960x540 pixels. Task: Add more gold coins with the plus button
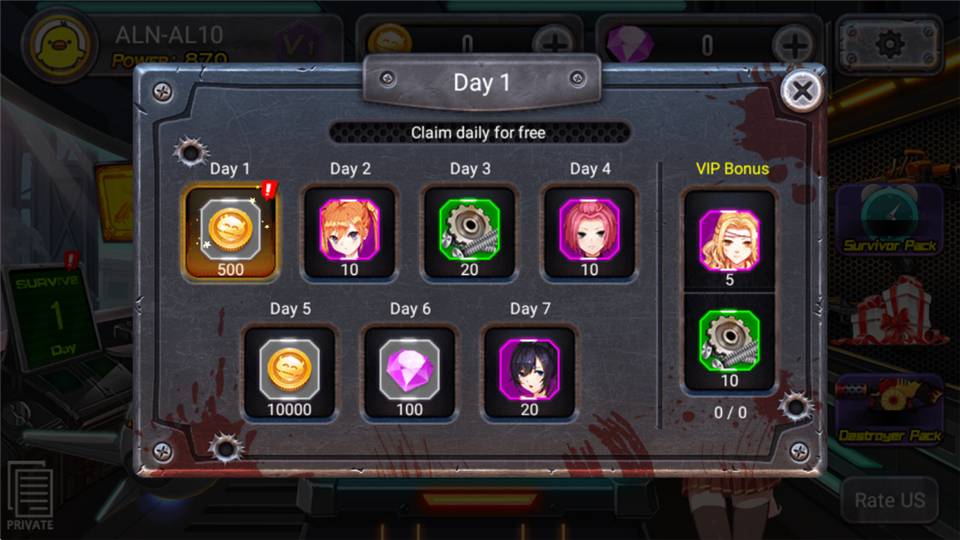pos(553,44)
